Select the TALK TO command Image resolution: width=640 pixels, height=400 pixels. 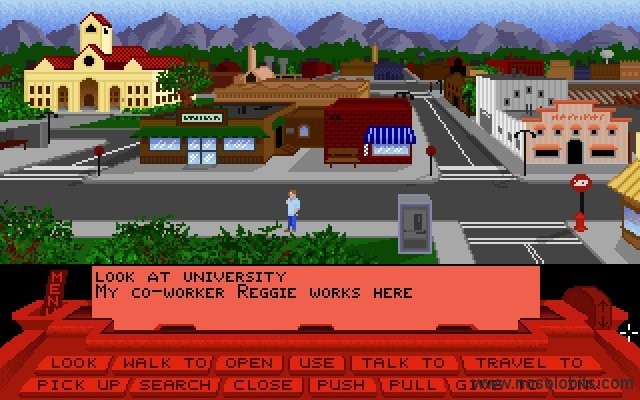tap(402, 363)
